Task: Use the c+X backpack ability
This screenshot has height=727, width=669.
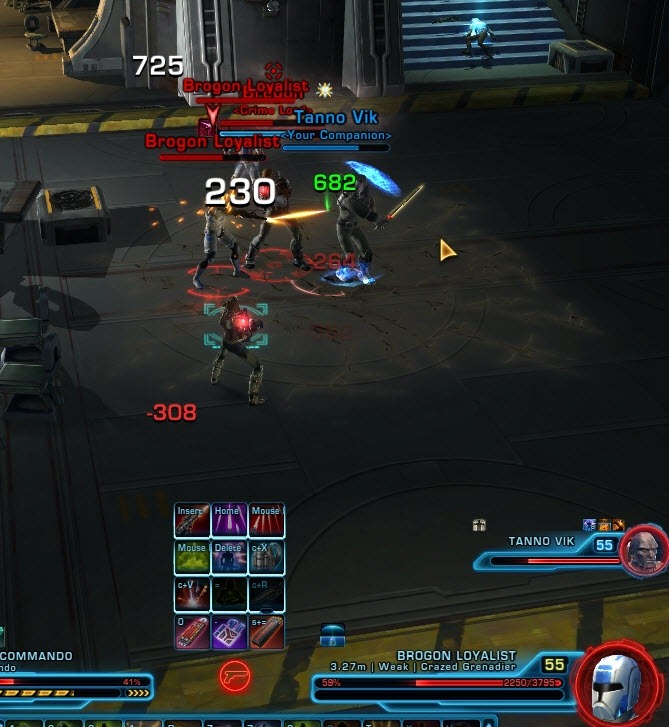Action: (x=266, y=558)
